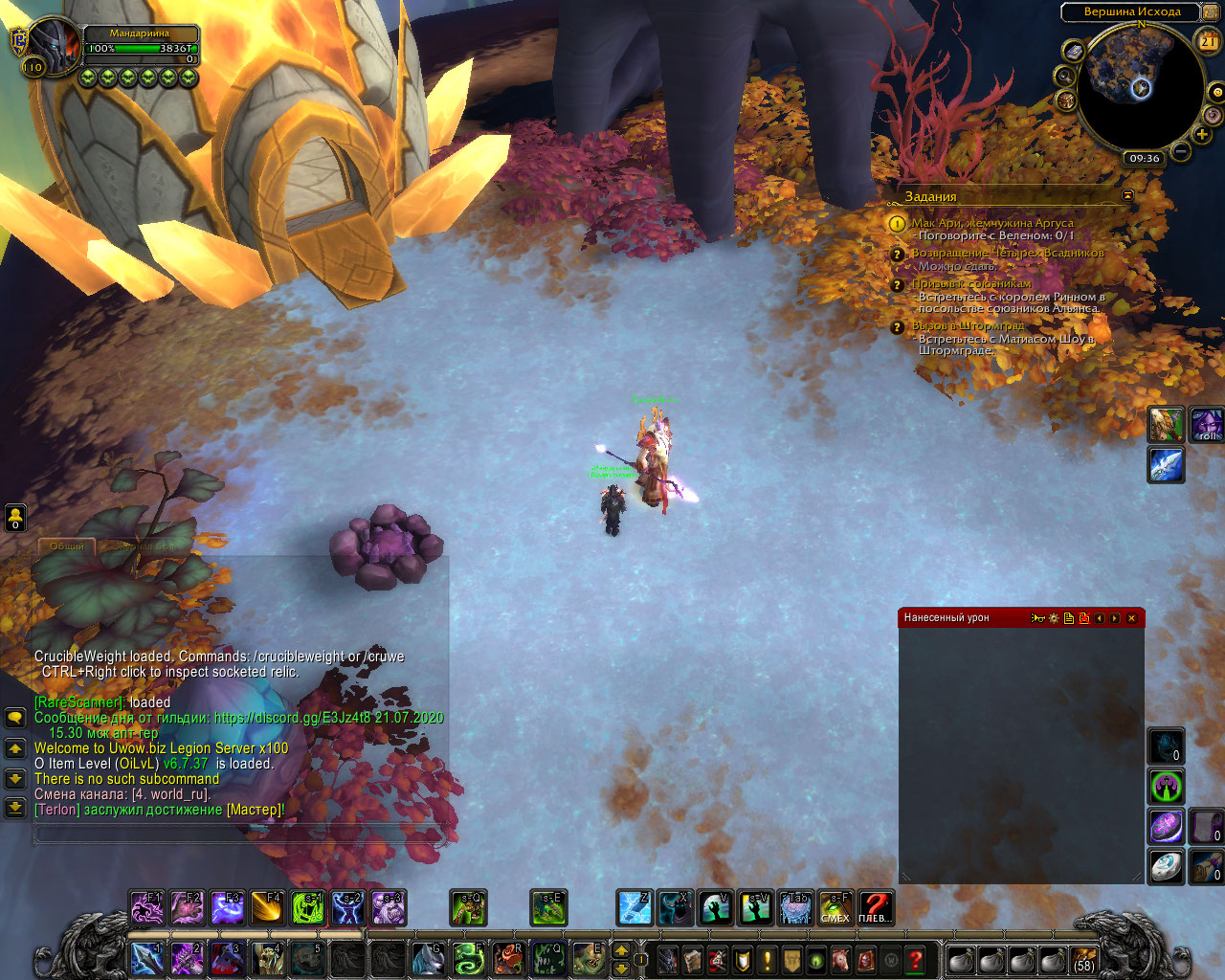This screenshot has height=980, width=1225.
Task: Open the chat menu speech bubble button
Action: coord(15,717)
